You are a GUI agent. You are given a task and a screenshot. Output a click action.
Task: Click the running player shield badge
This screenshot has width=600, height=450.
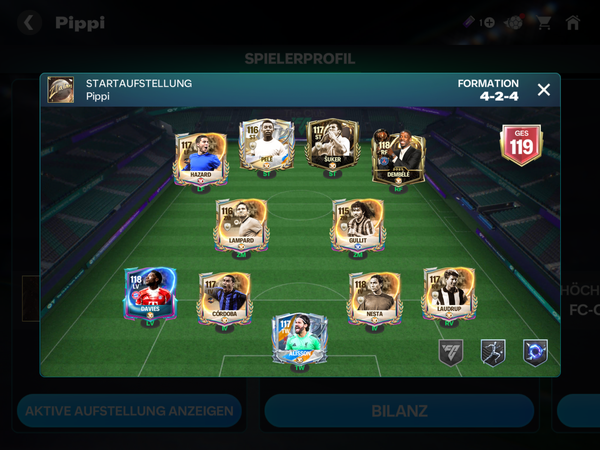(493, 352)
